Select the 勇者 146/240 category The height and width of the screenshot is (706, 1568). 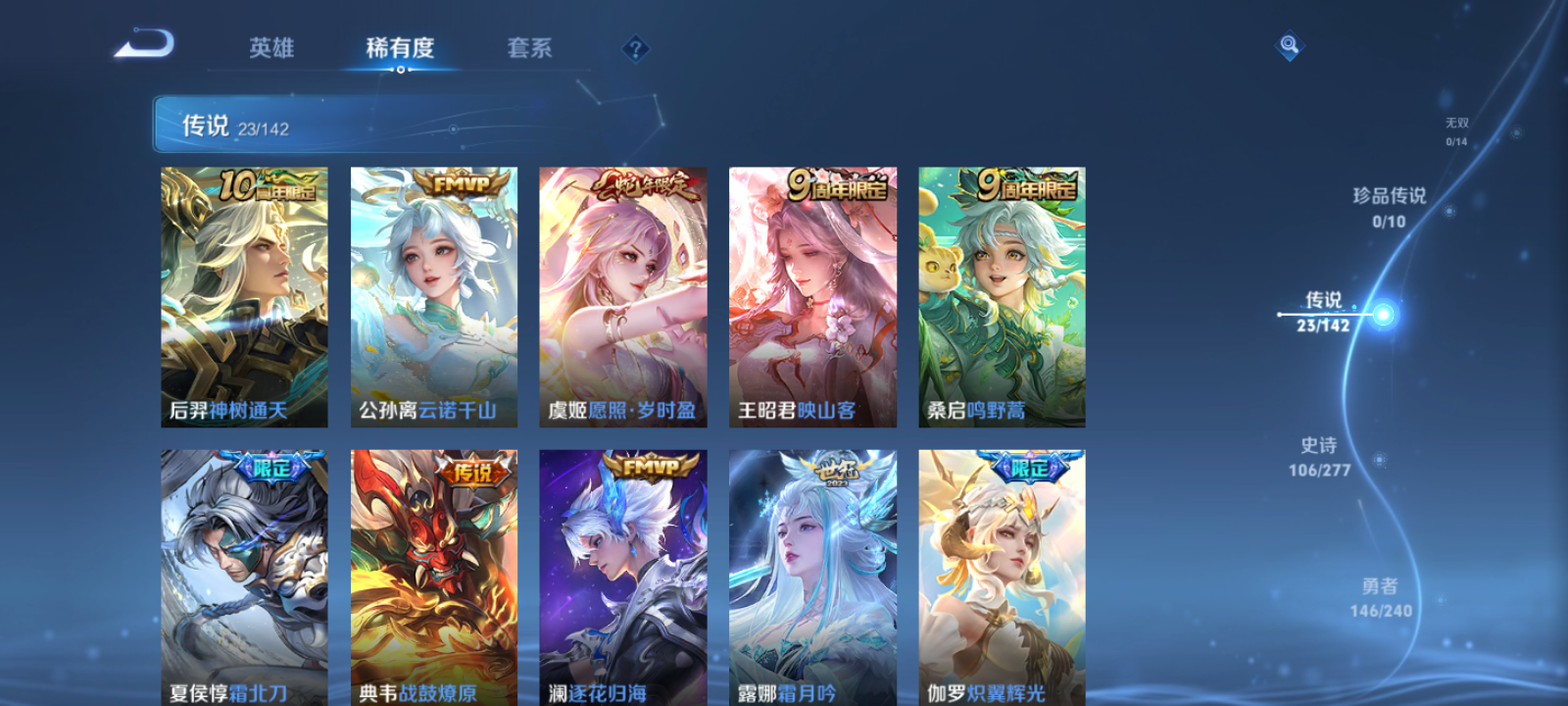[1380, 595]
